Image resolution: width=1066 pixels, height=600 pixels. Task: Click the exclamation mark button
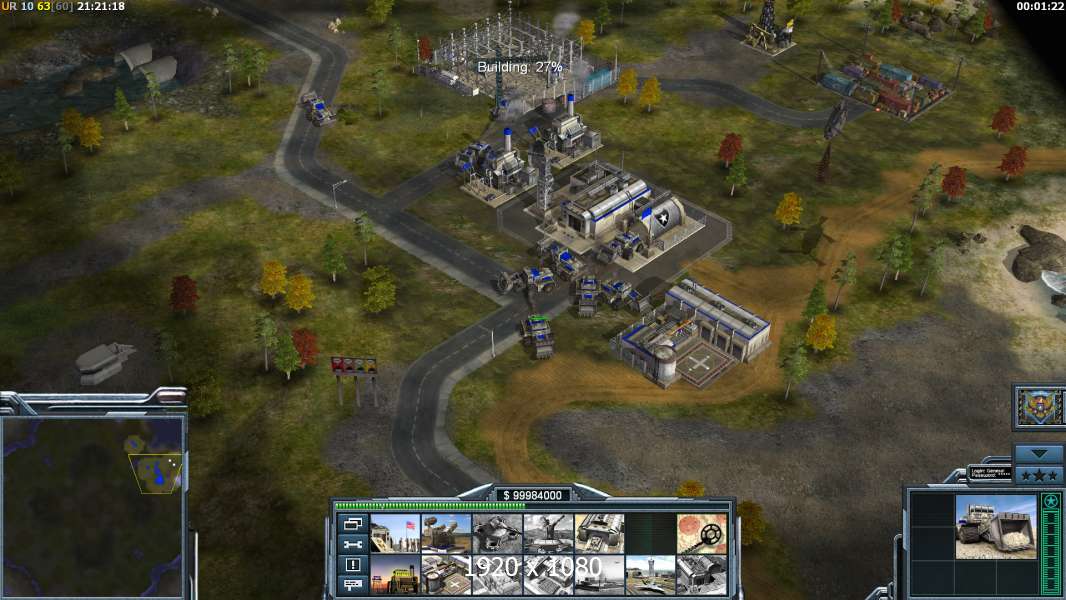pos(351,564)
